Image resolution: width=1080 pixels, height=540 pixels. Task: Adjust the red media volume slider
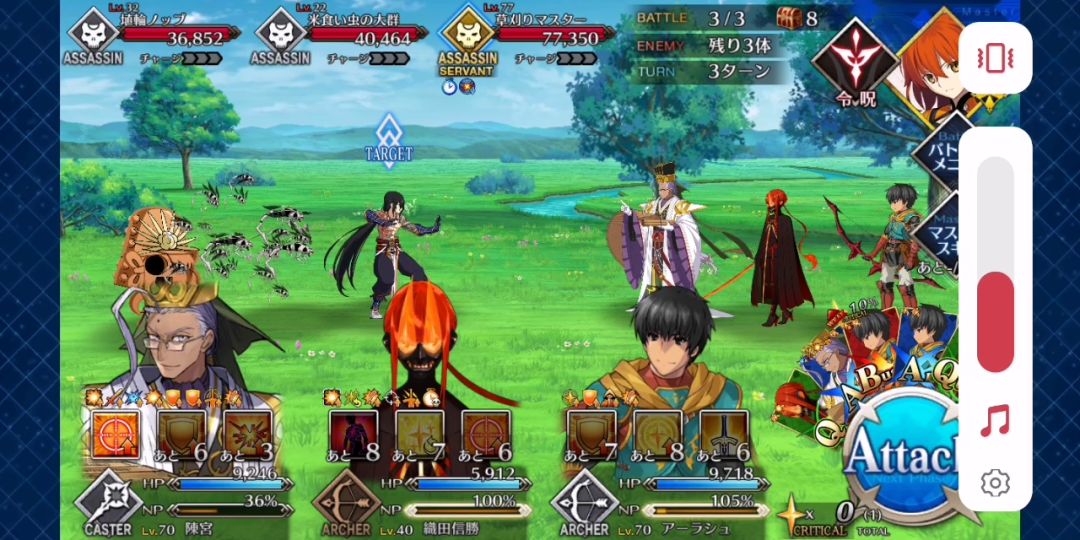[995, 320]
